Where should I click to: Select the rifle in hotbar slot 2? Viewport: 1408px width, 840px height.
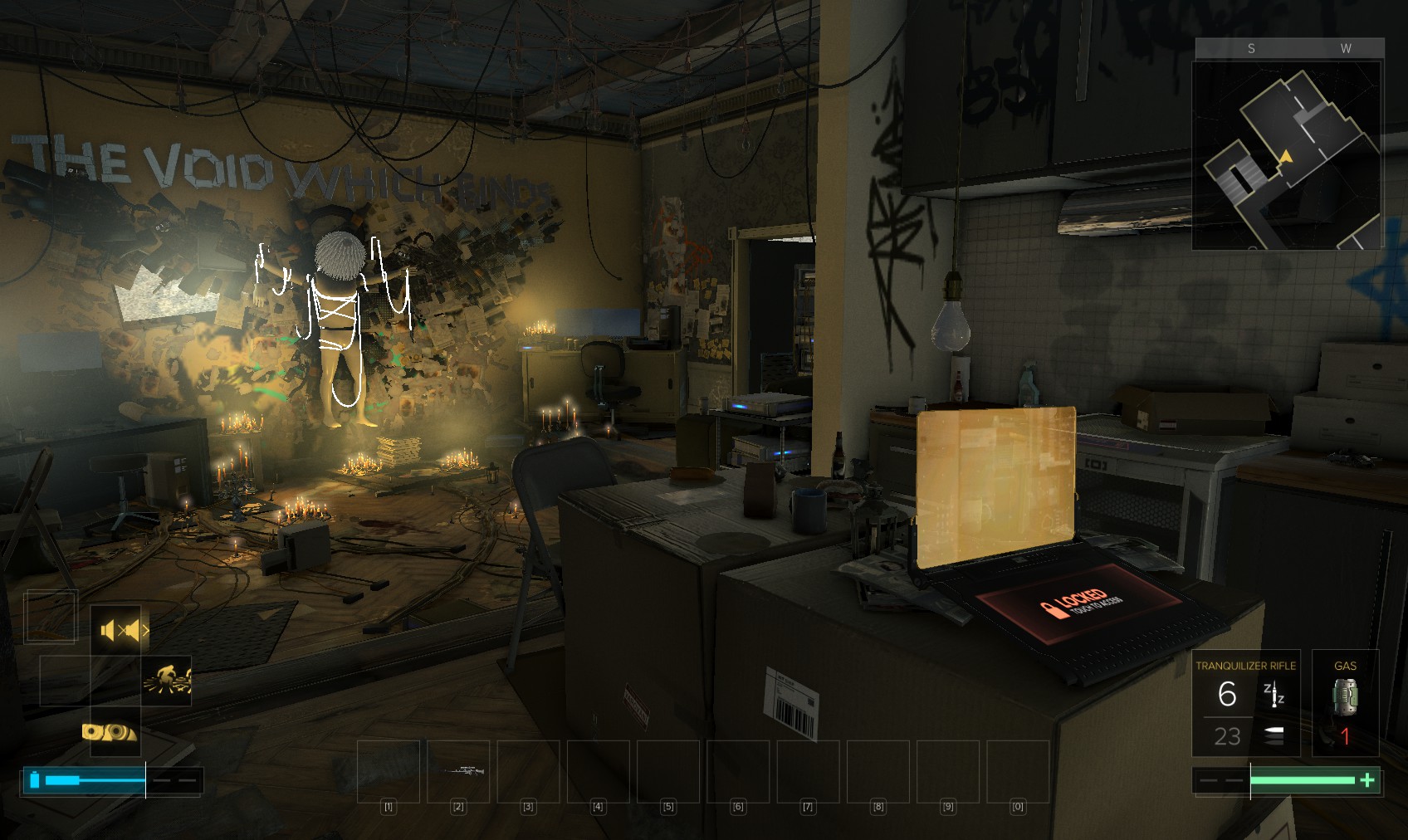point(458,772)
